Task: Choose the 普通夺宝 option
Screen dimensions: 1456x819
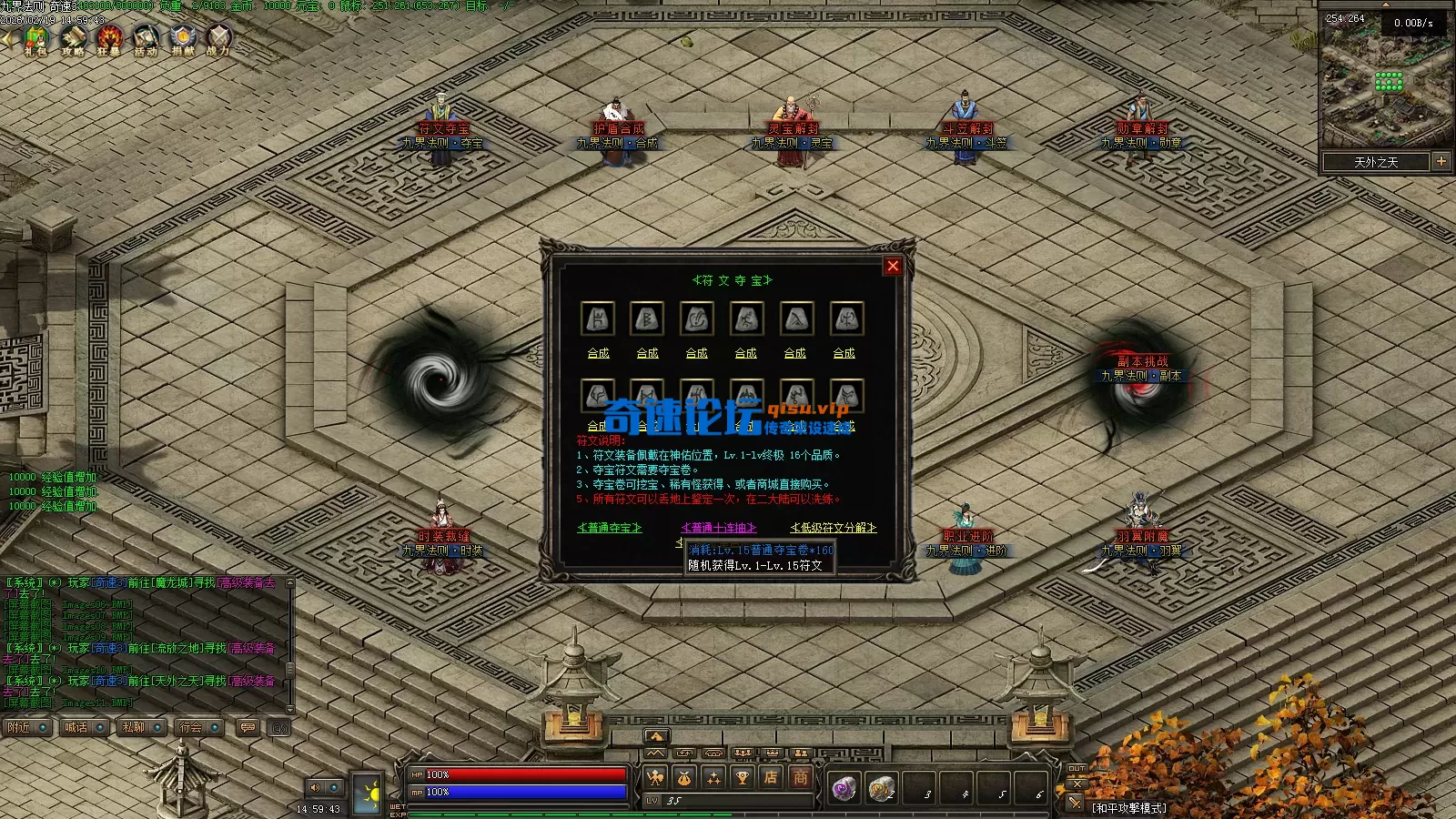Action: tap(610, 528)
